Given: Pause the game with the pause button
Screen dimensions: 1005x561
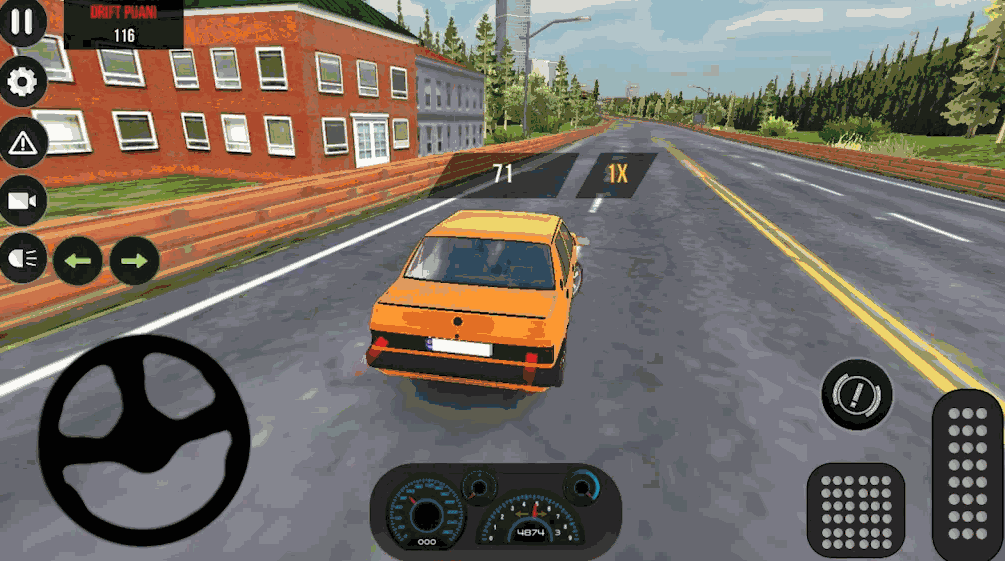Looking at the screenshot, I should [x=22, y=22].
